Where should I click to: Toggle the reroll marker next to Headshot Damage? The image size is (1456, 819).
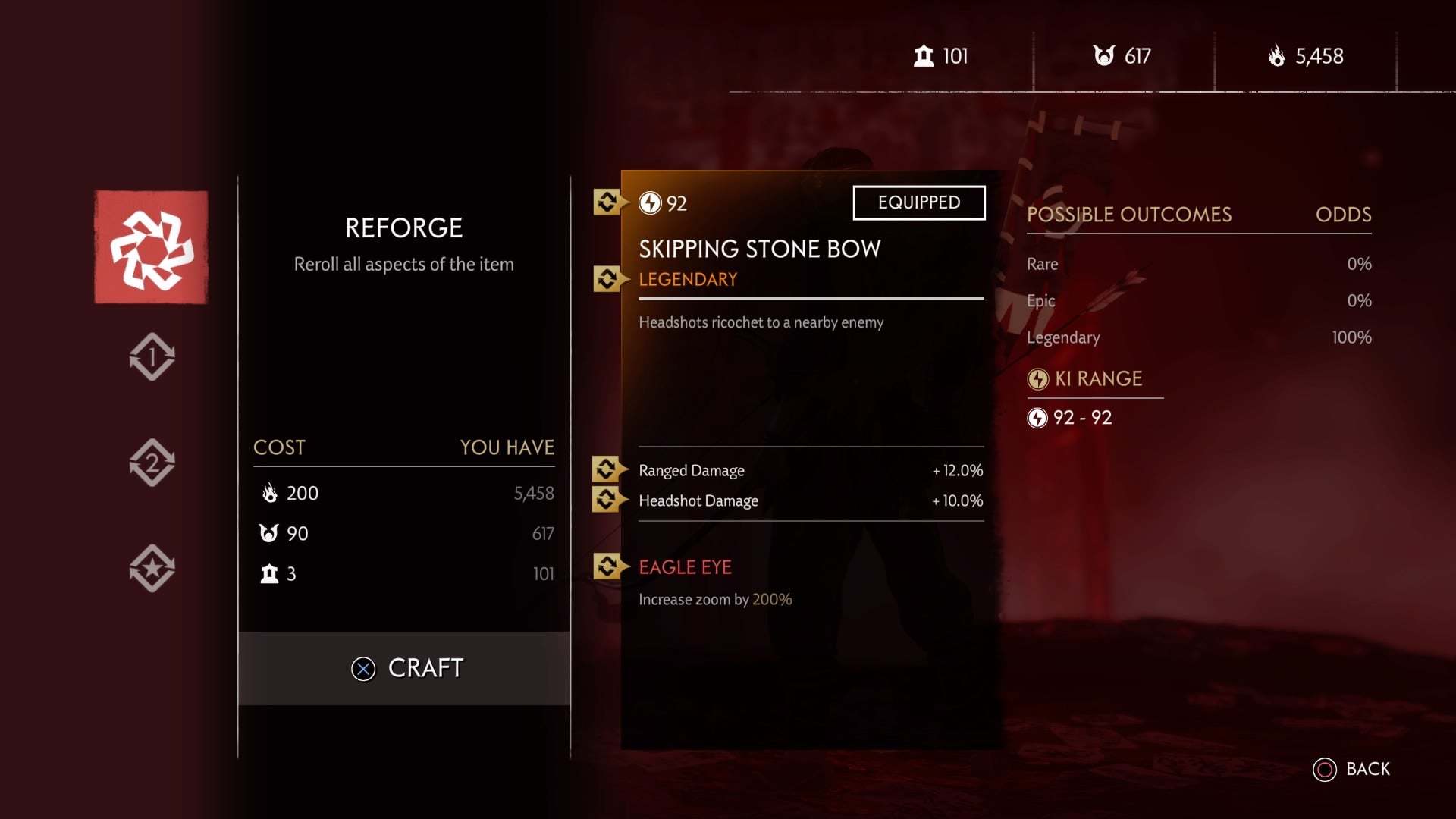tap(607, 500)
